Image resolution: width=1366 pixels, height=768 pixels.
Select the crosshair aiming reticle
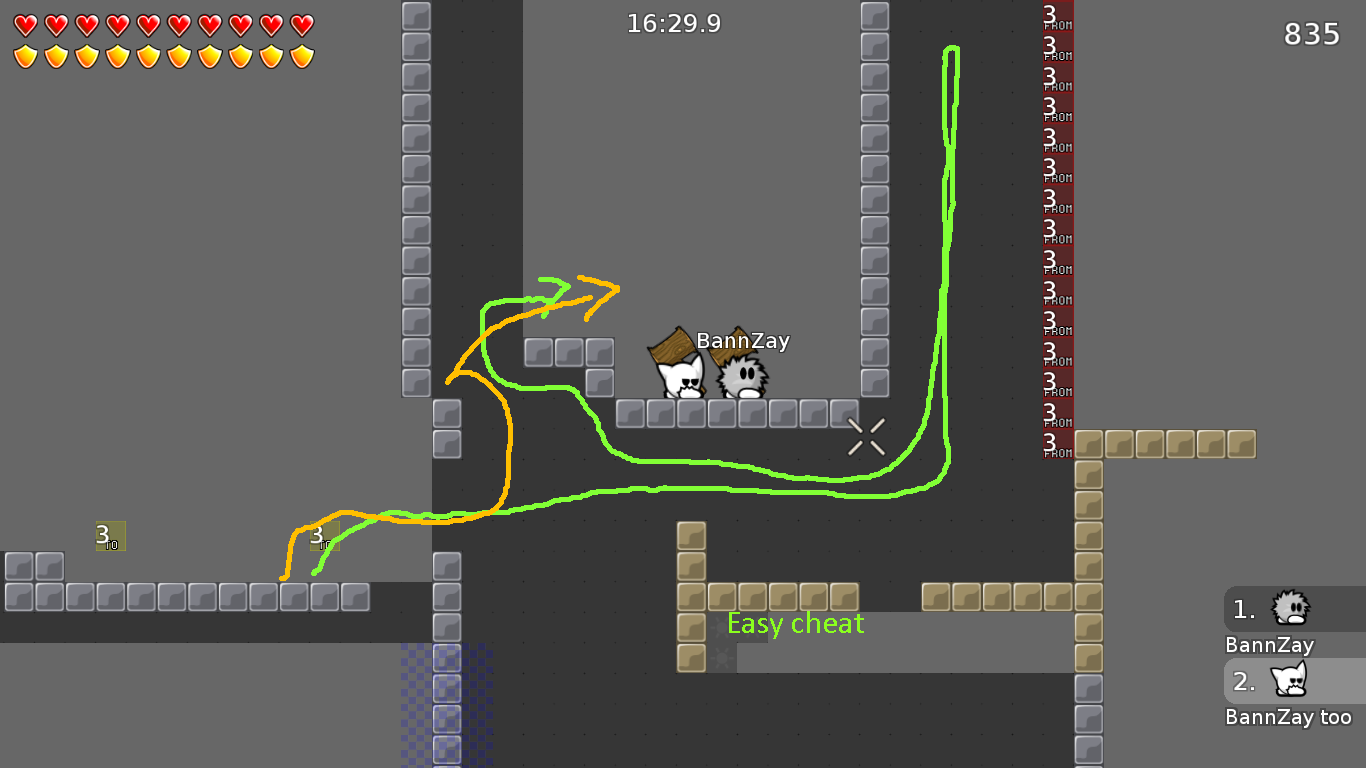coord(864,436)
